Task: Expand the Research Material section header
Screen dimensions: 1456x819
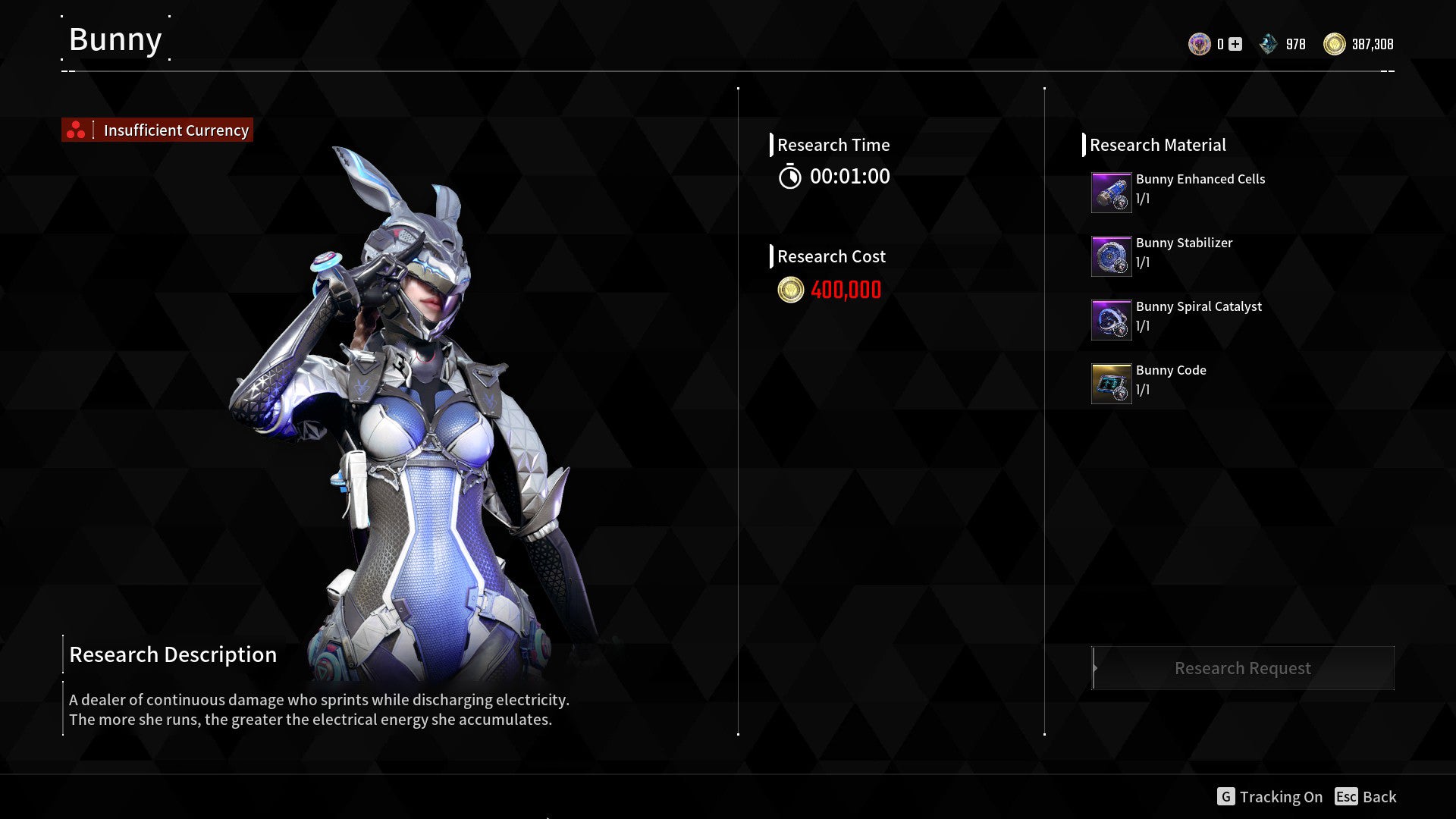Action: pos(1158,145)
